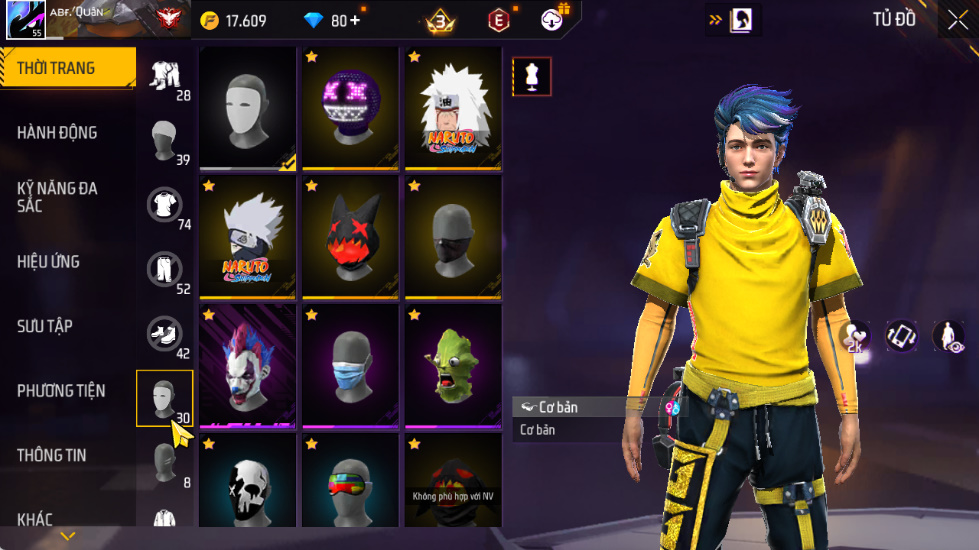Close the wardrobe with the X button

click(x=957, y=20)
